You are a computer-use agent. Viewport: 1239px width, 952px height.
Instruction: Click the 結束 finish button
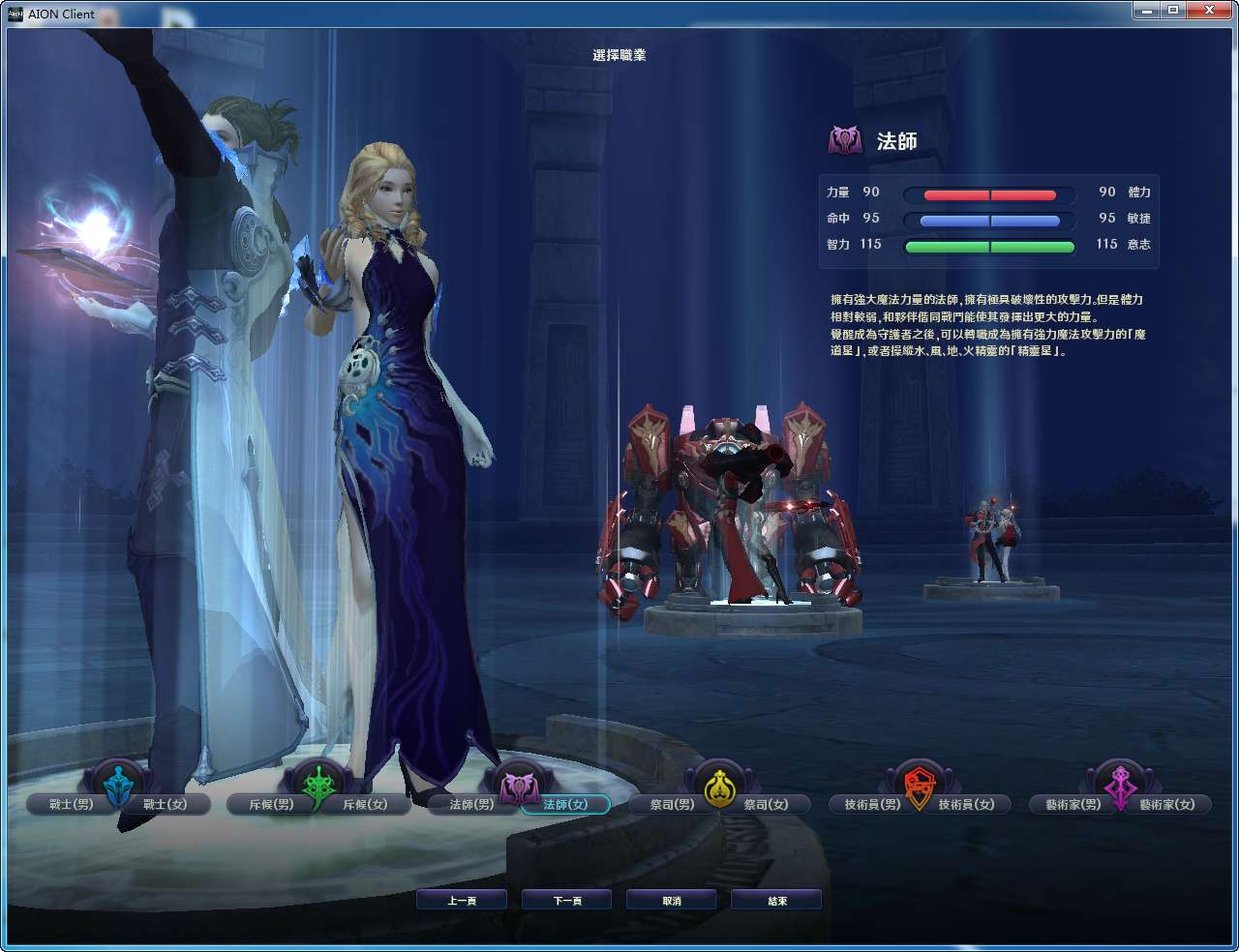click(775, 899)
